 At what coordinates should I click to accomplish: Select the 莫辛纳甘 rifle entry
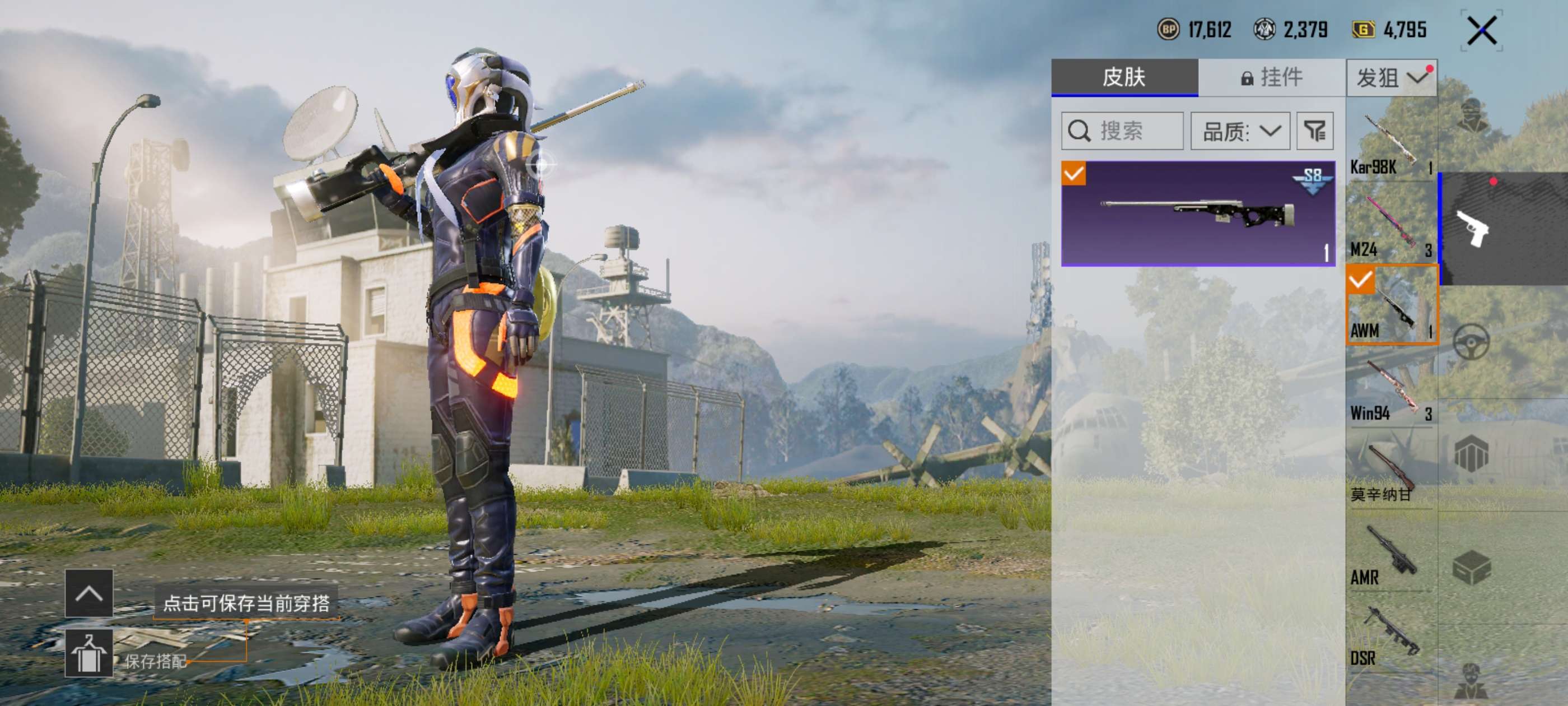point(1391,472)
